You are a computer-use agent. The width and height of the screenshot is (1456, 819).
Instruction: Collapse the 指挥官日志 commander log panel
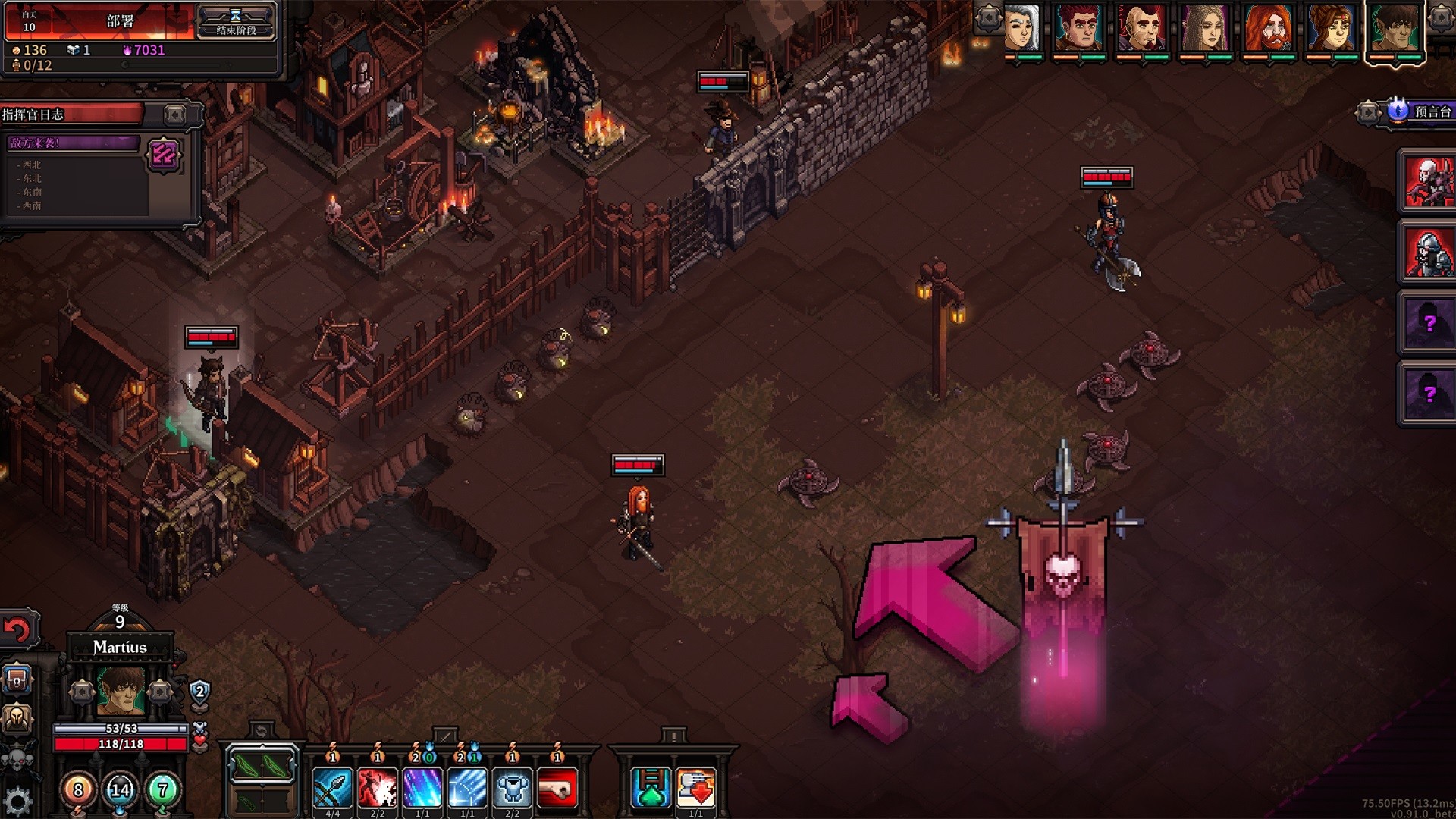tap(174, 115)
